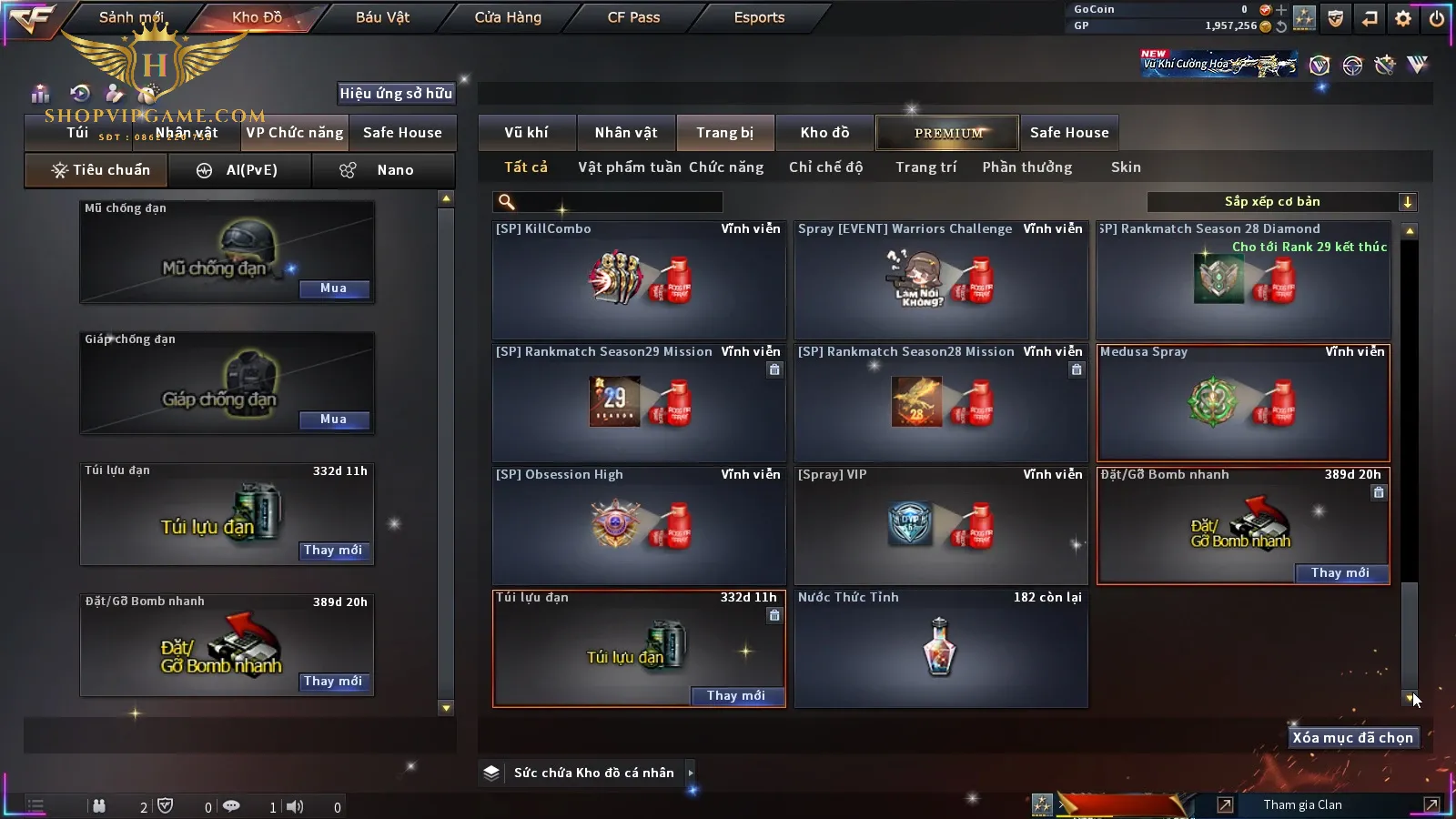Open the PREMIUM tab

948,133
